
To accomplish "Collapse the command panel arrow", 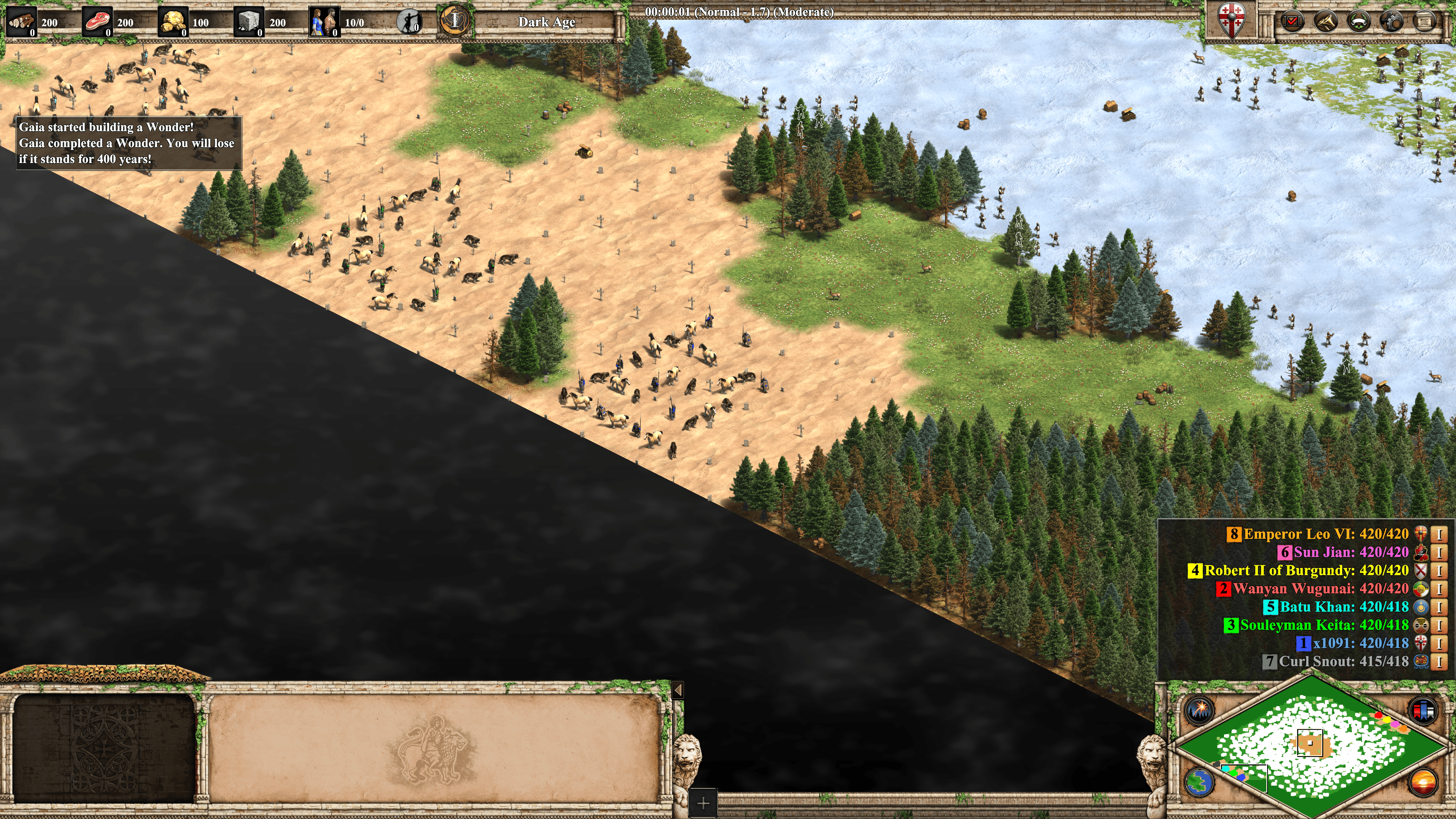I will [678, 690].
